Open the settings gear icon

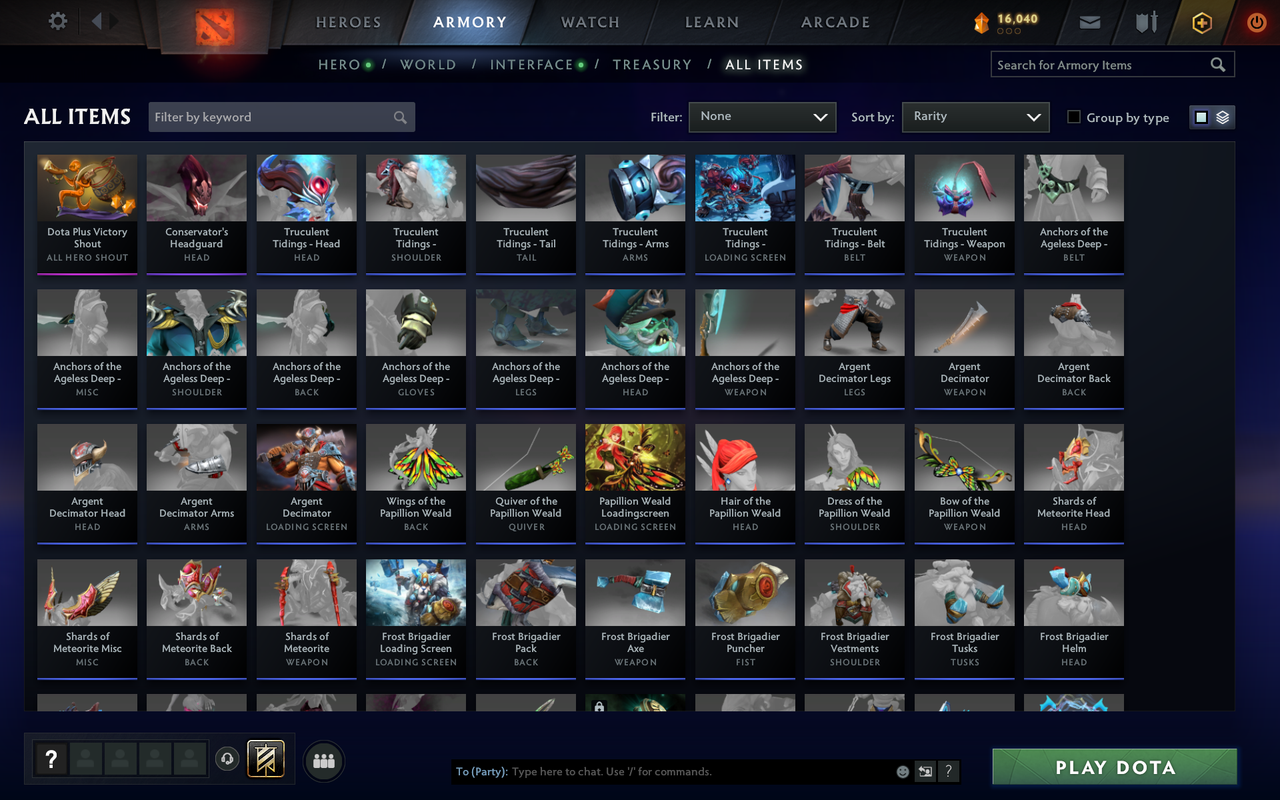click(x=57, y=20)
